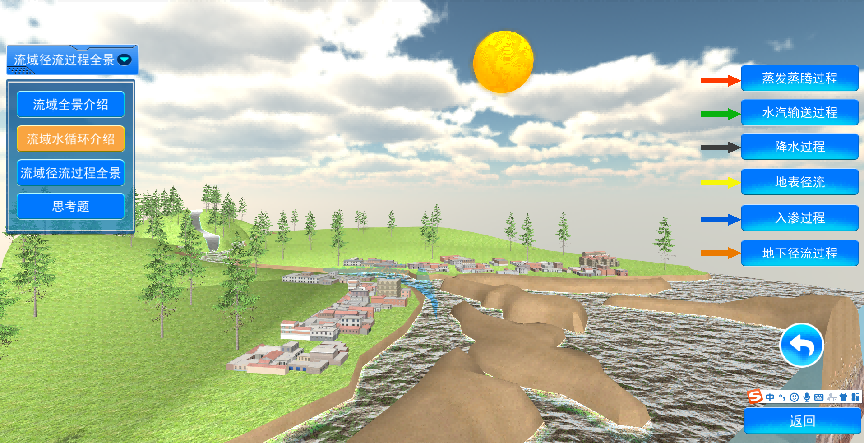The width and height of the screenshot is (864, 443).
Task: Open the 思考题 questions entry
Action: pos(70,207)
